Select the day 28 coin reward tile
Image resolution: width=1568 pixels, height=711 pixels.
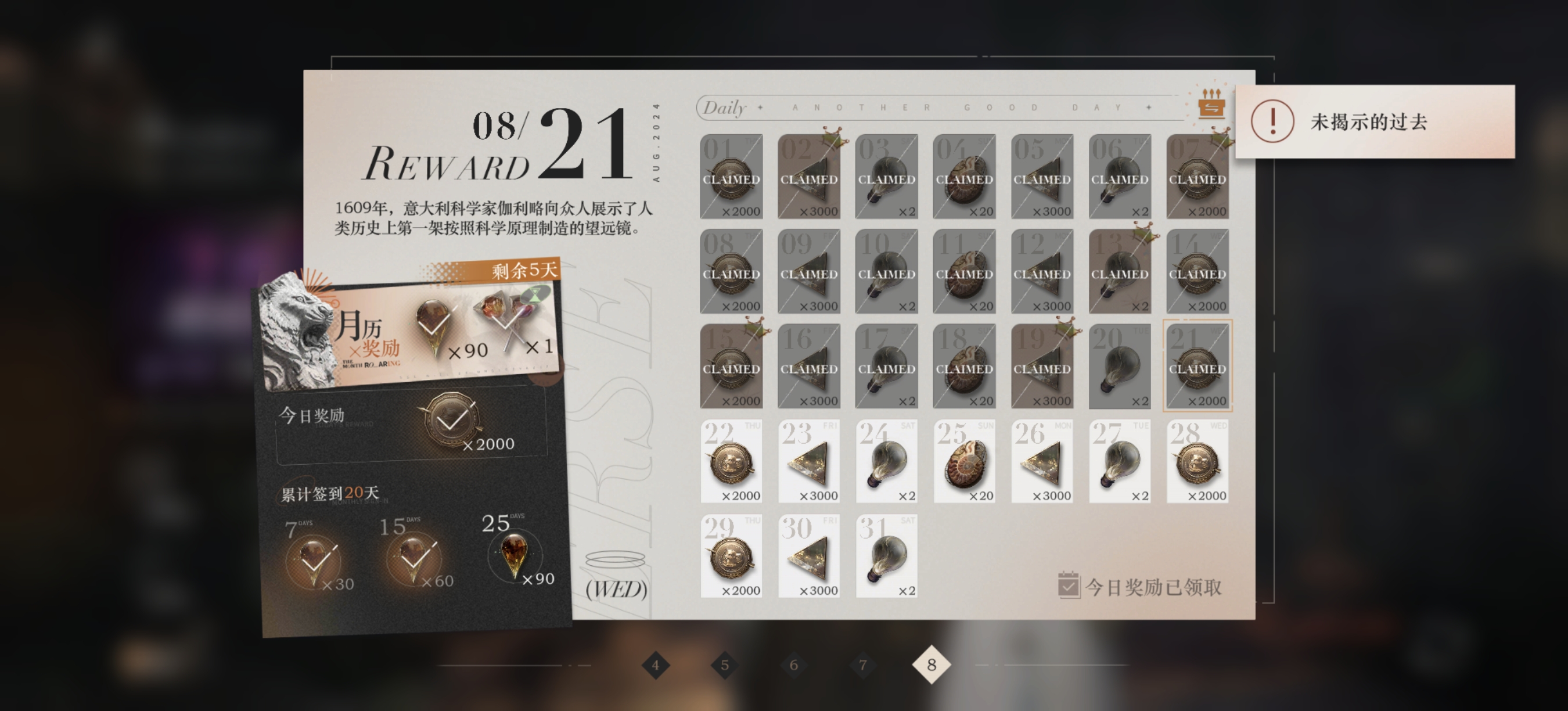(x=1197, y=461)
